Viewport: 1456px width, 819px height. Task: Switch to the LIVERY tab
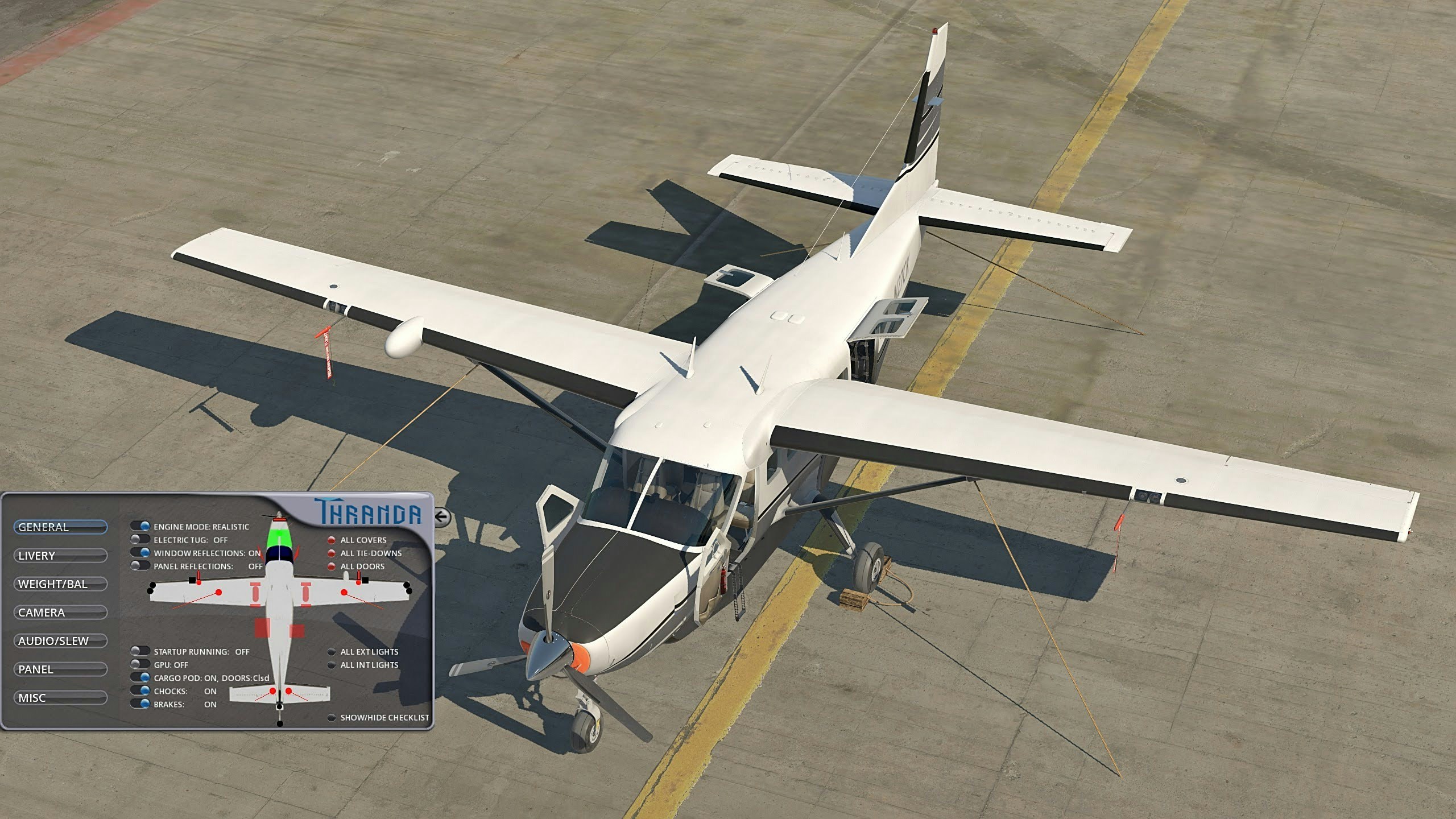60,556
